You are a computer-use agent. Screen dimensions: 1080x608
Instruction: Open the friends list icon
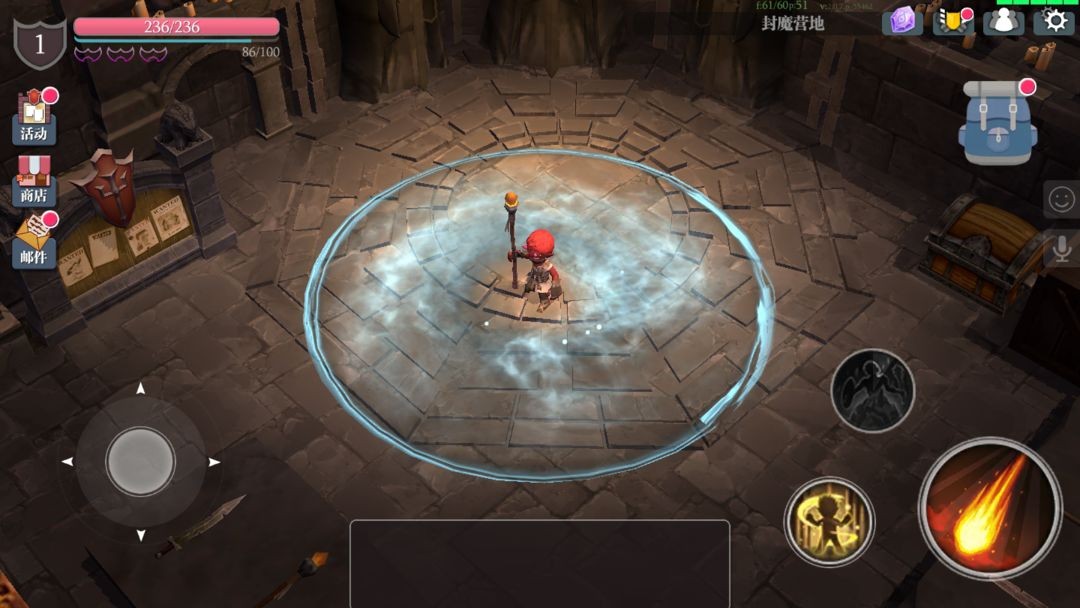1003,21
